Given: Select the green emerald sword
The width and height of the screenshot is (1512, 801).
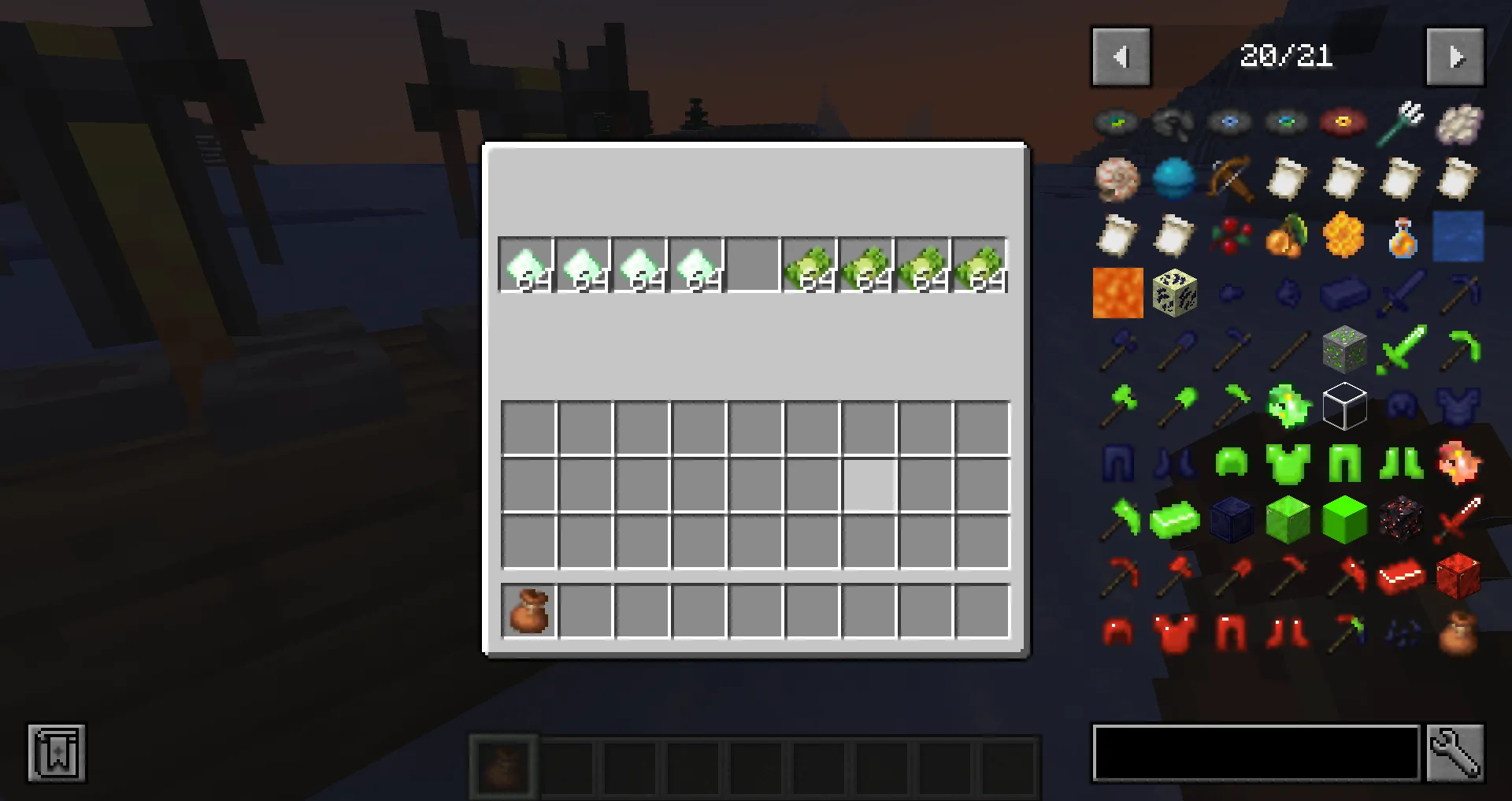Looking at the screenshot, I should click(x=1400, y=350).
